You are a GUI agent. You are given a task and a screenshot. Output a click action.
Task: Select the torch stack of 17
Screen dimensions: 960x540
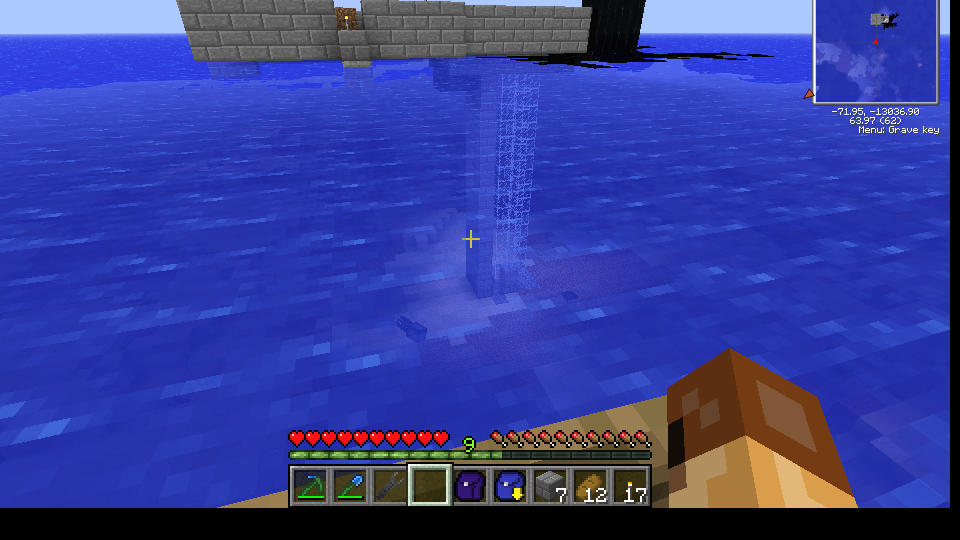pos(630,486)
